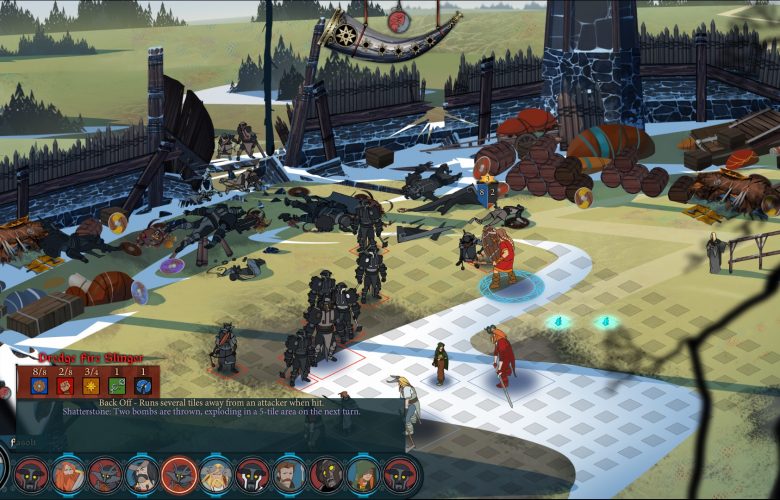Click the mustached man in hat portrait

(x=142, y=475)
